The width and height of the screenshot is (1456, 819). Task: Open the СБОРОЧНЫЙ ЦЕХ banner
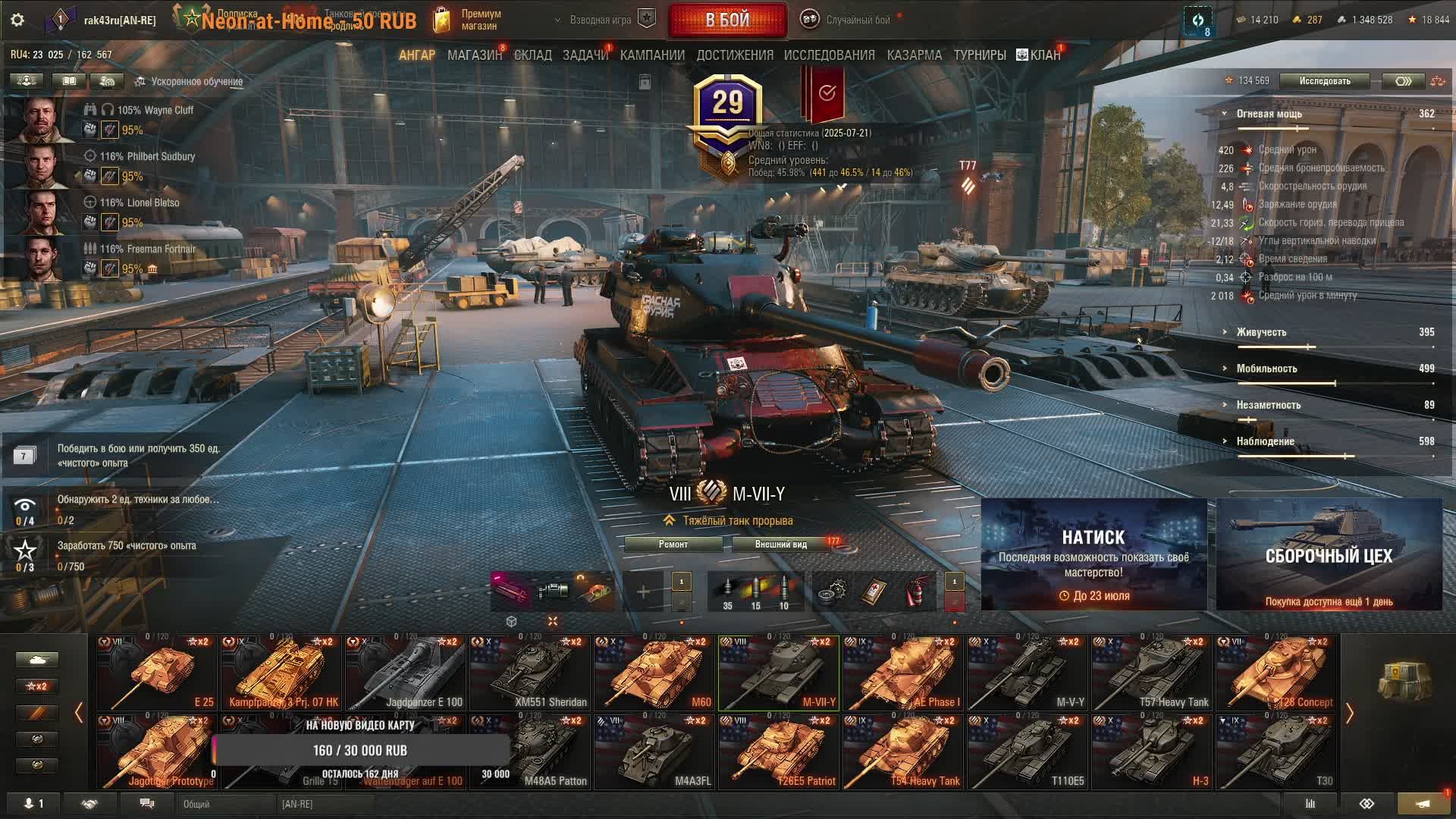tap(1329, 554)
